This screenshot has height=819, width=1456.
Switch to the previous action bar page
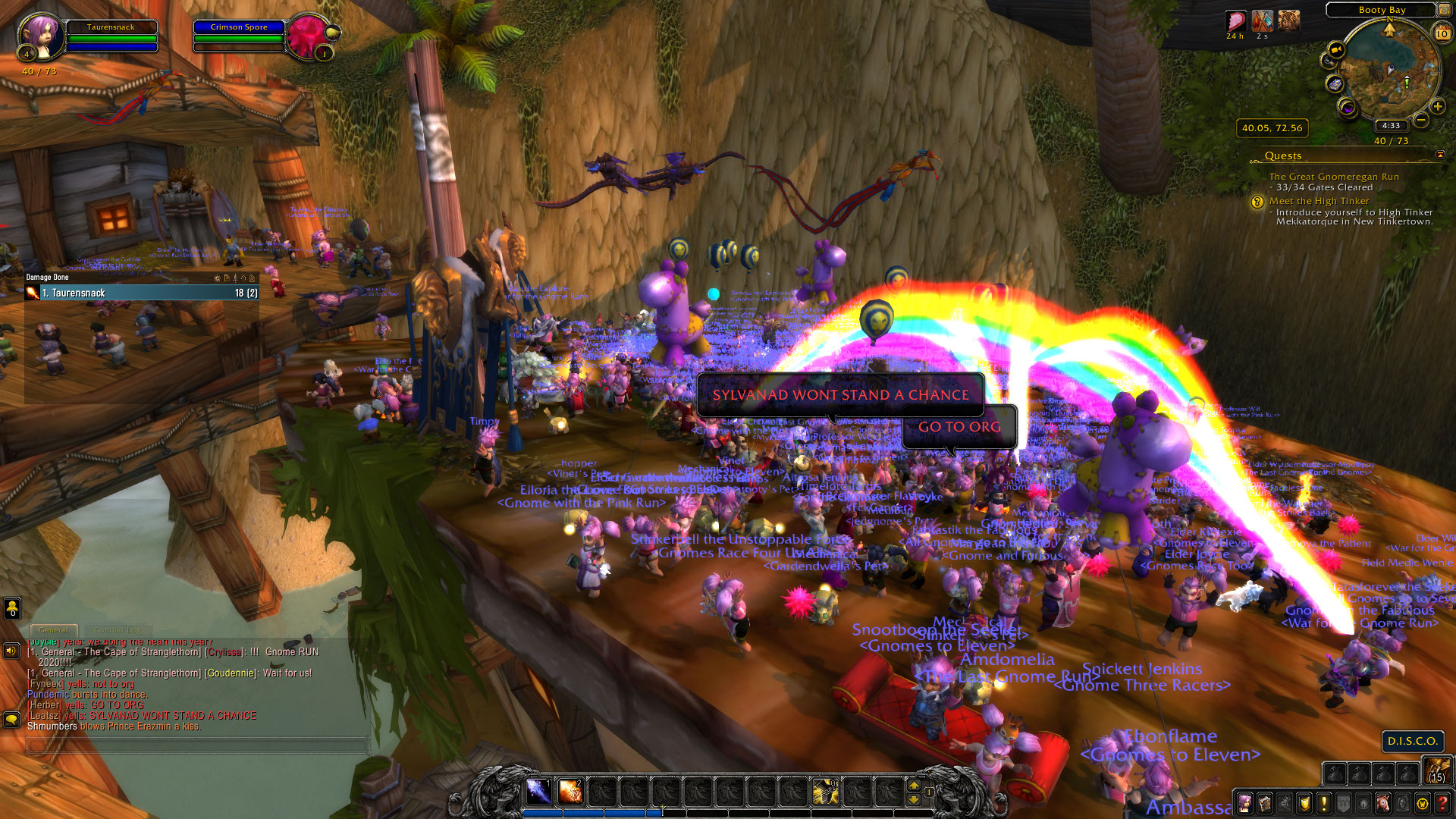[914, 799]
